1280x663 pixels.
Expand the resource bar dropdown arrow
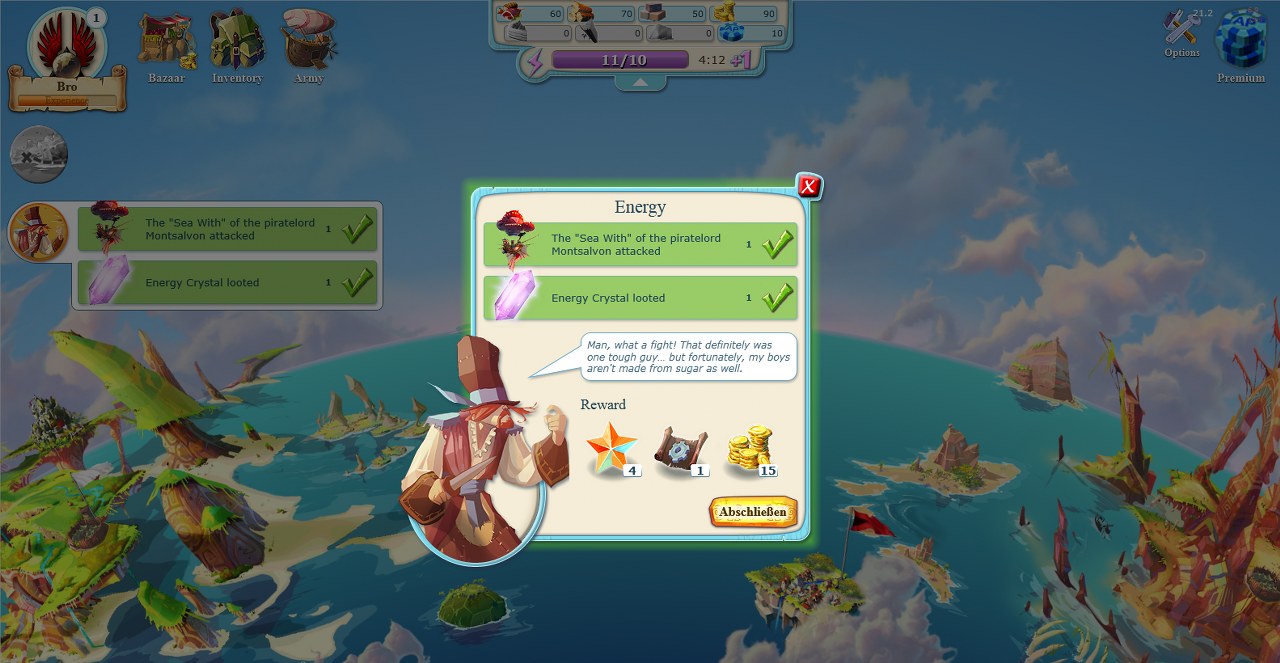[x=639, y=84]
